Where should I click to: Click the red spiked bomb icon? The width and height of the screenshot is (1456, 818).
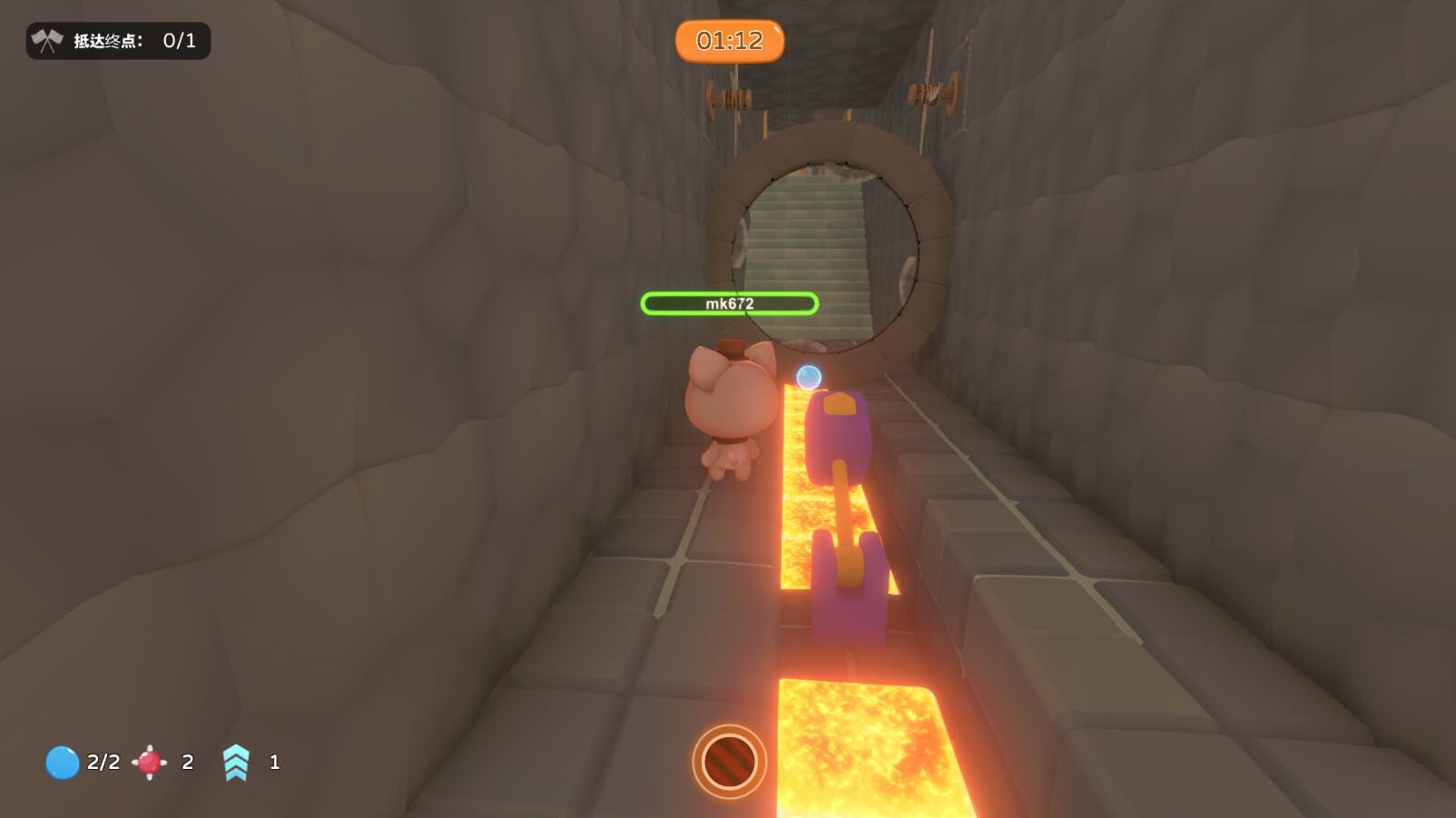coord(148,763)
